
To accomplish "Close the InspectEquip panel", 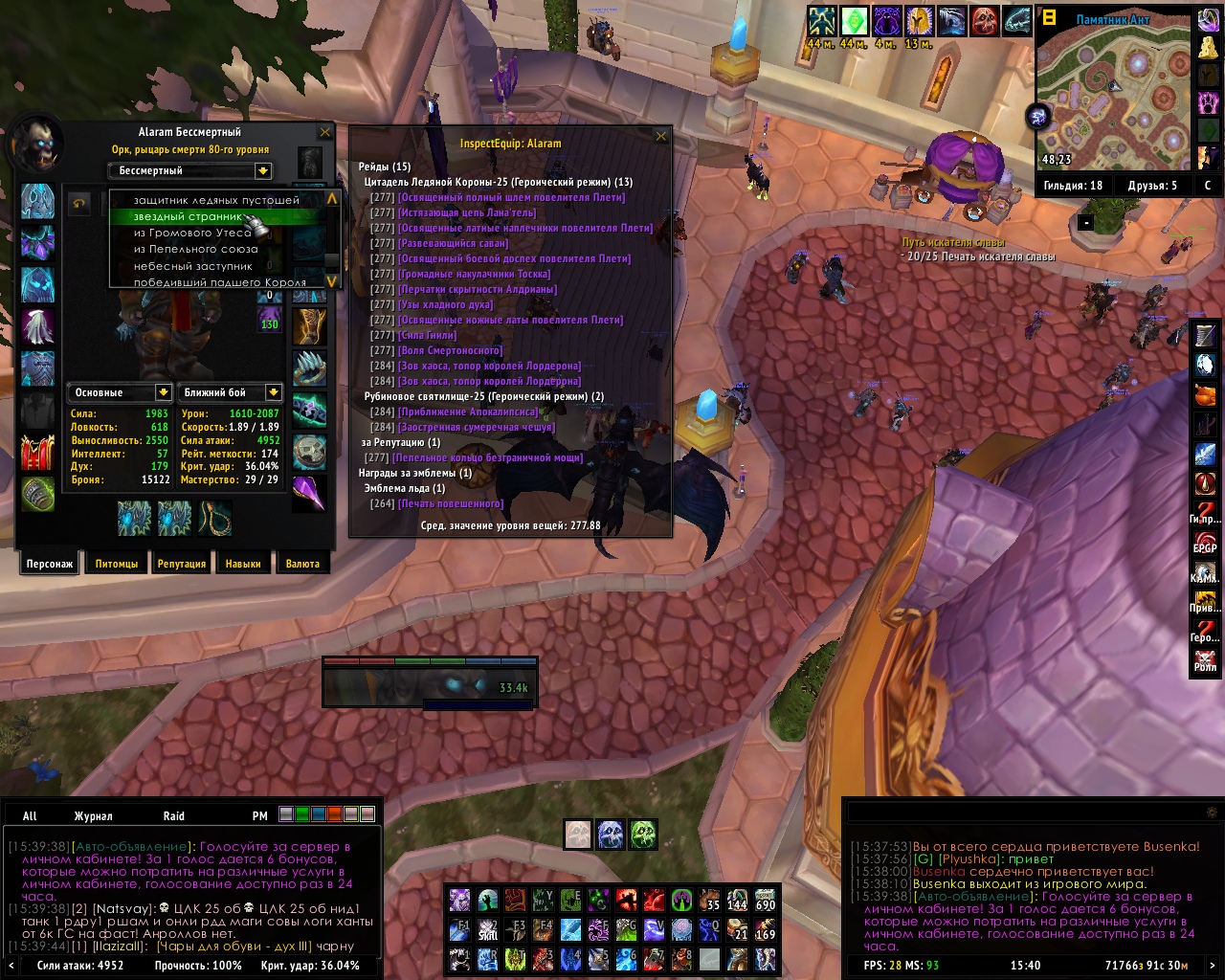I will click(x=660, y=136).
